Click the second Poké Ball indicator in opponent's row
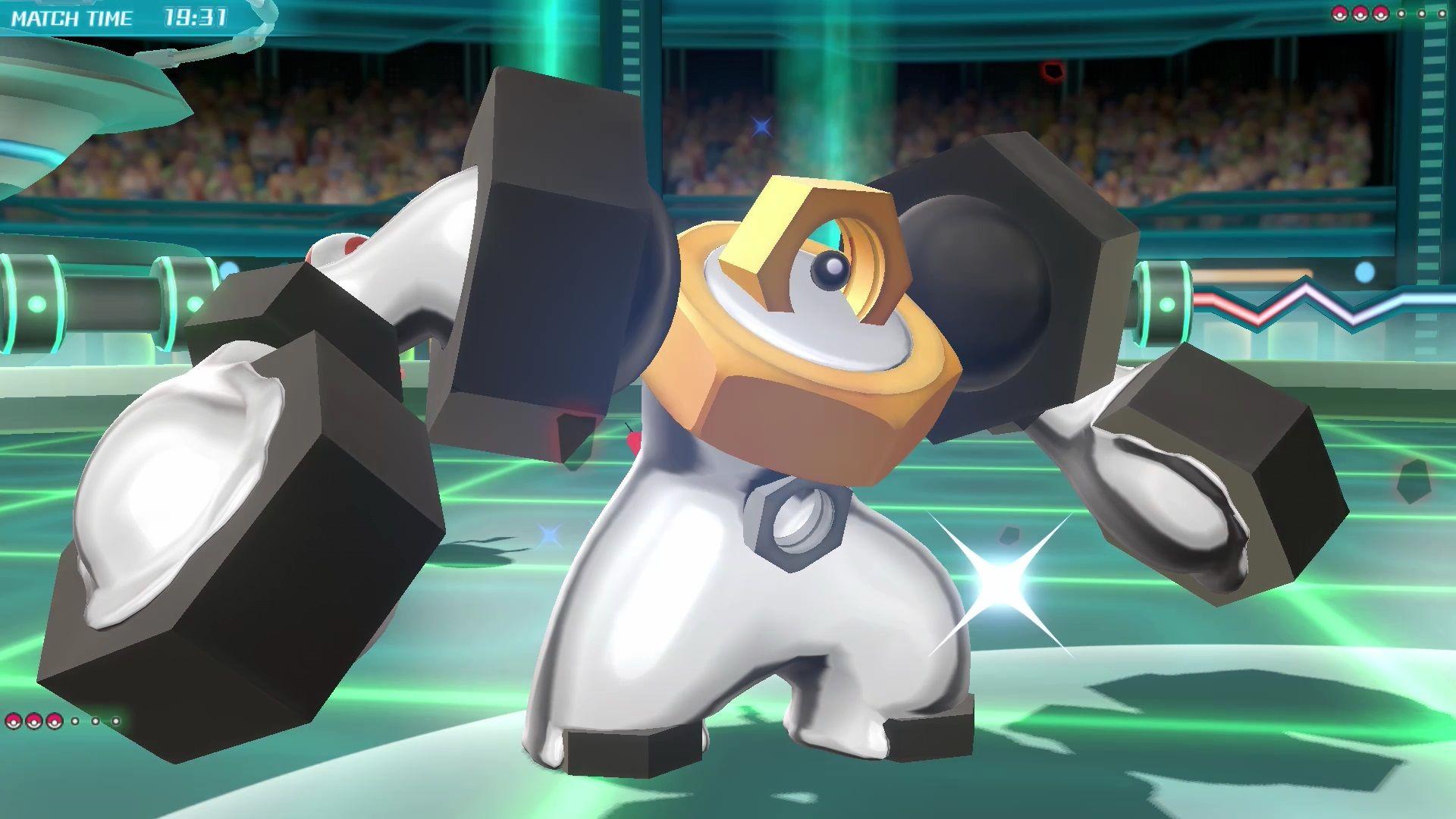This screenshot has height=819, width=1456. tap(1360, 13)
